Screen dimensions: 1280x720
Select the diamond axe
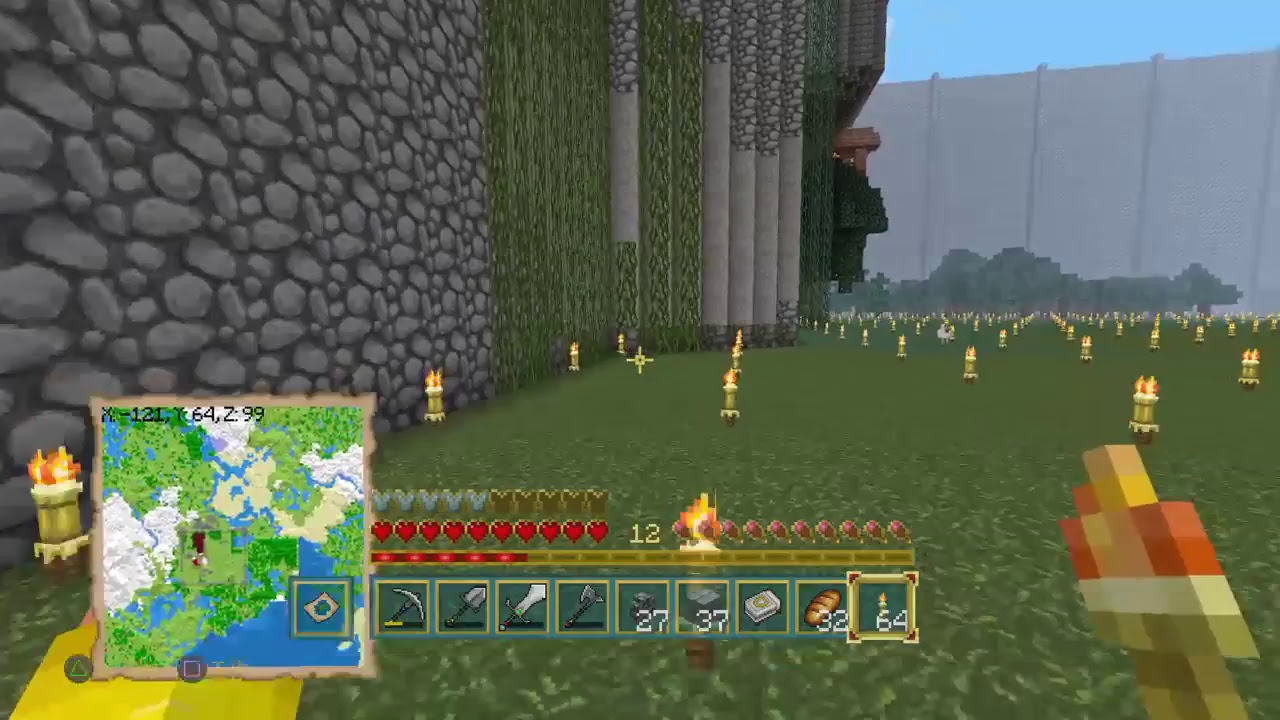click(583, 608)
